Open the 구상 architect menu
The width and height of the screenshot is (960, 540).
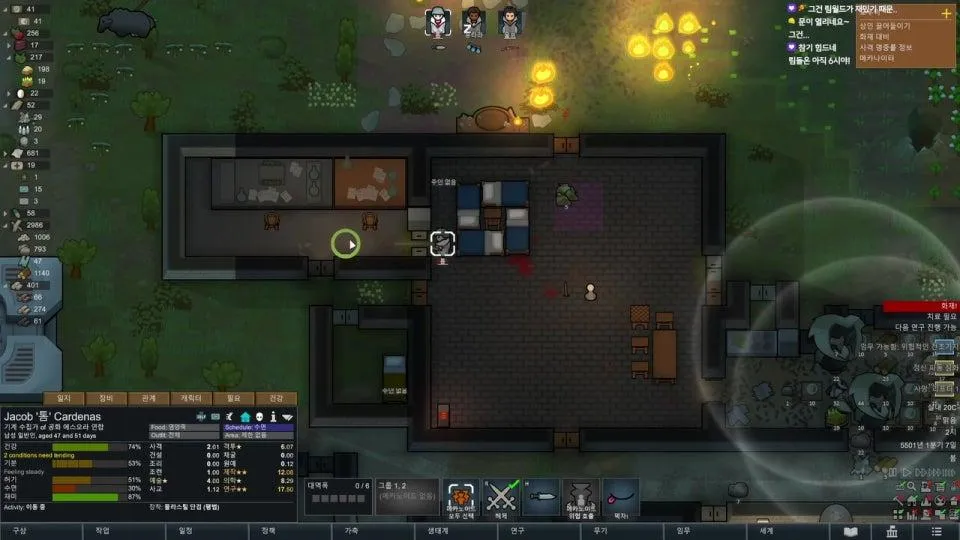[x=19, y=531]
